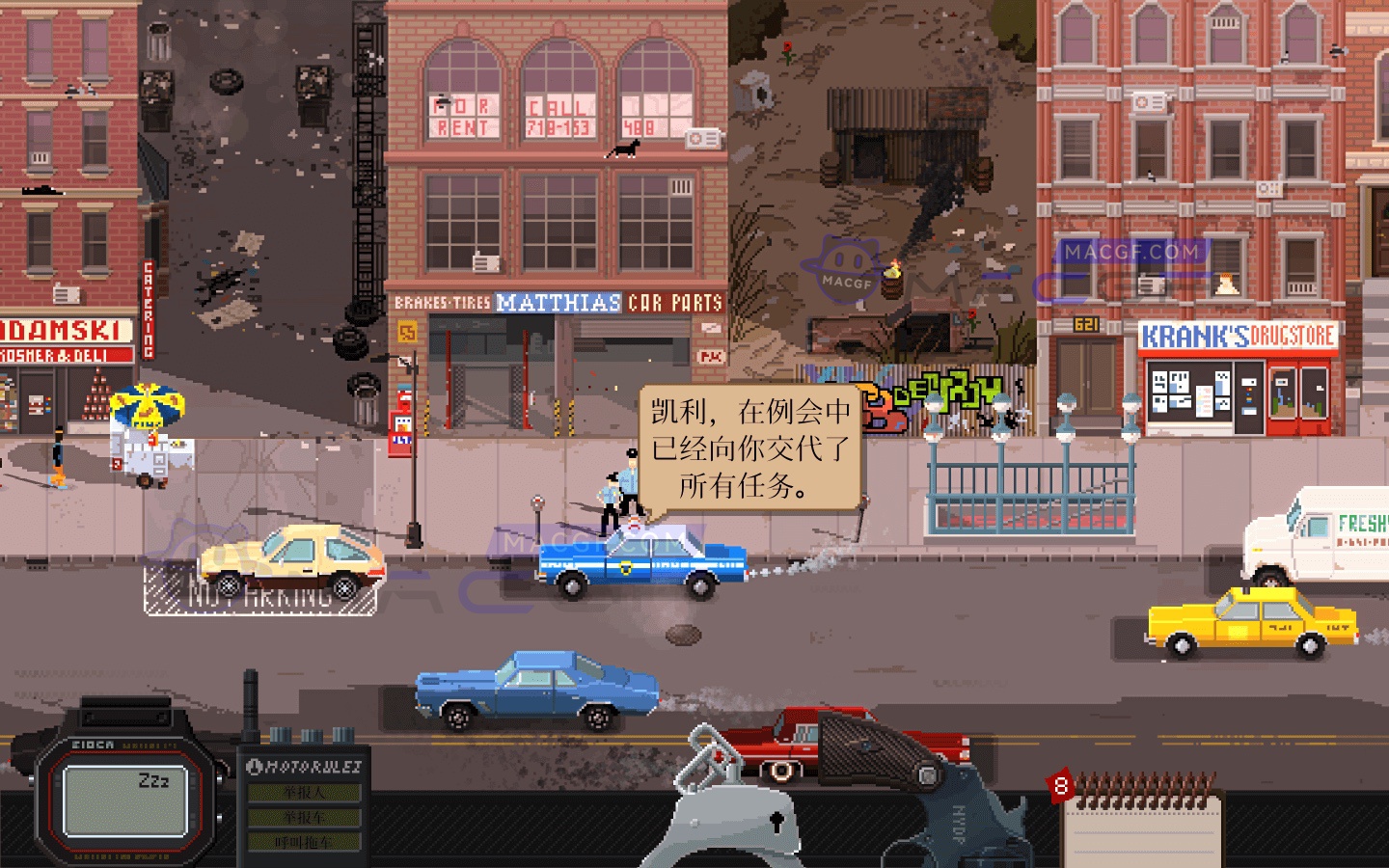Click the KRANK'S DRUGSTORE storefront sign

tap(1238, 335)
